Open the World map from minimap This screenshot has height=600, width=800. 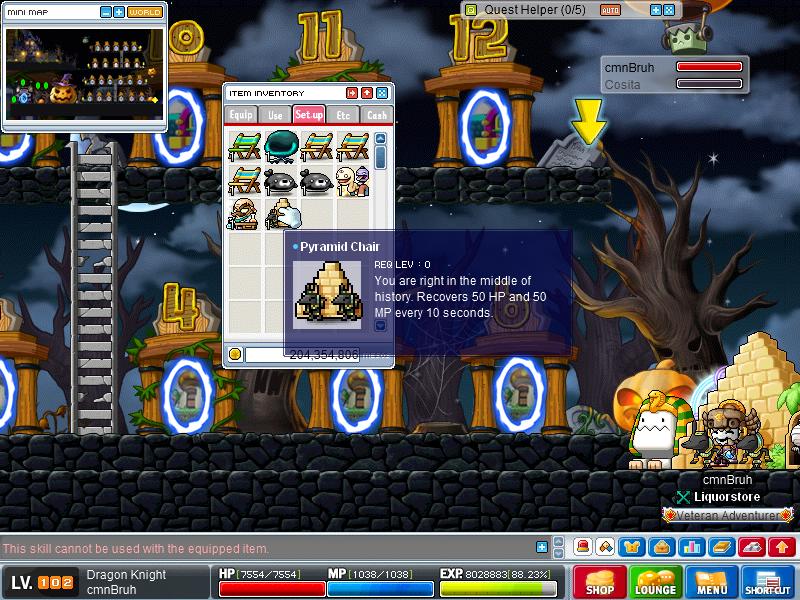(x=144, y=12)
